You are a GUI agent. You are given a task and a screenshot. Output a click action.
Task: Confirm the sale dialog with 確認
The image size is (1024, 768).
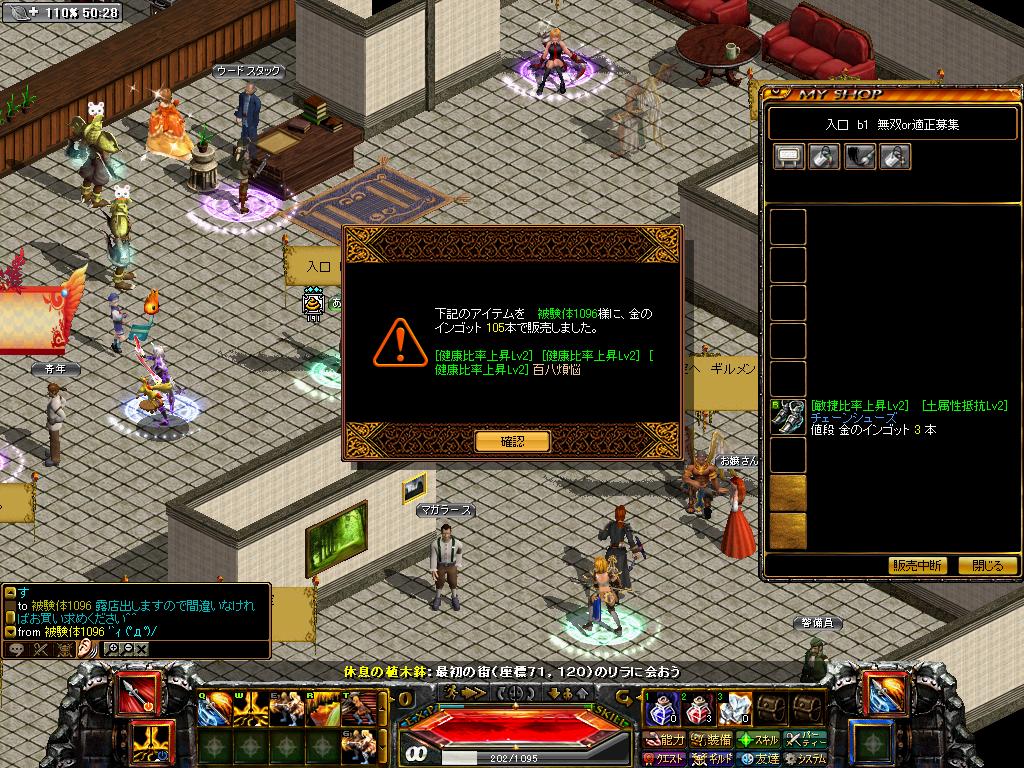(x=512, y=441)
